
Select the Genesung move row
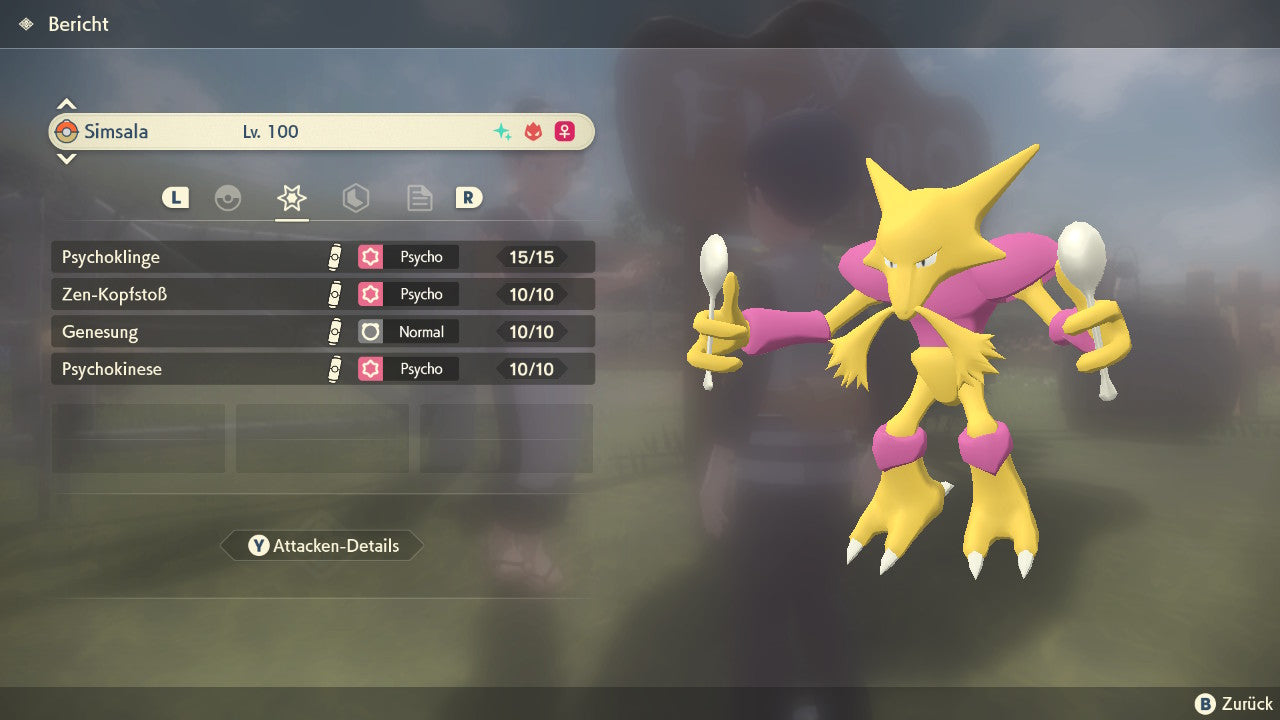click(322, 332)
